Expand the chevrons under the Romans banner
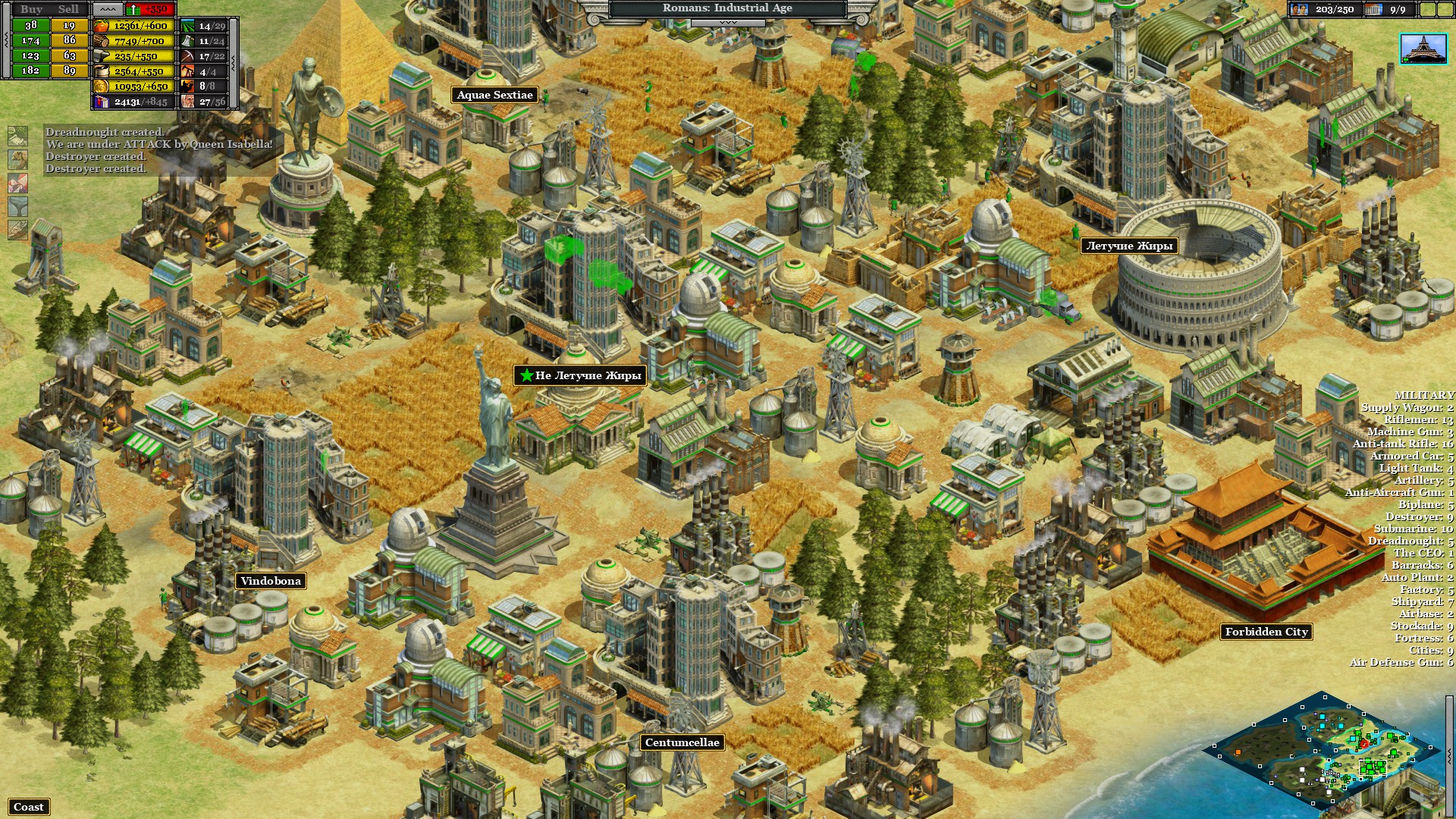 [728, 23]
